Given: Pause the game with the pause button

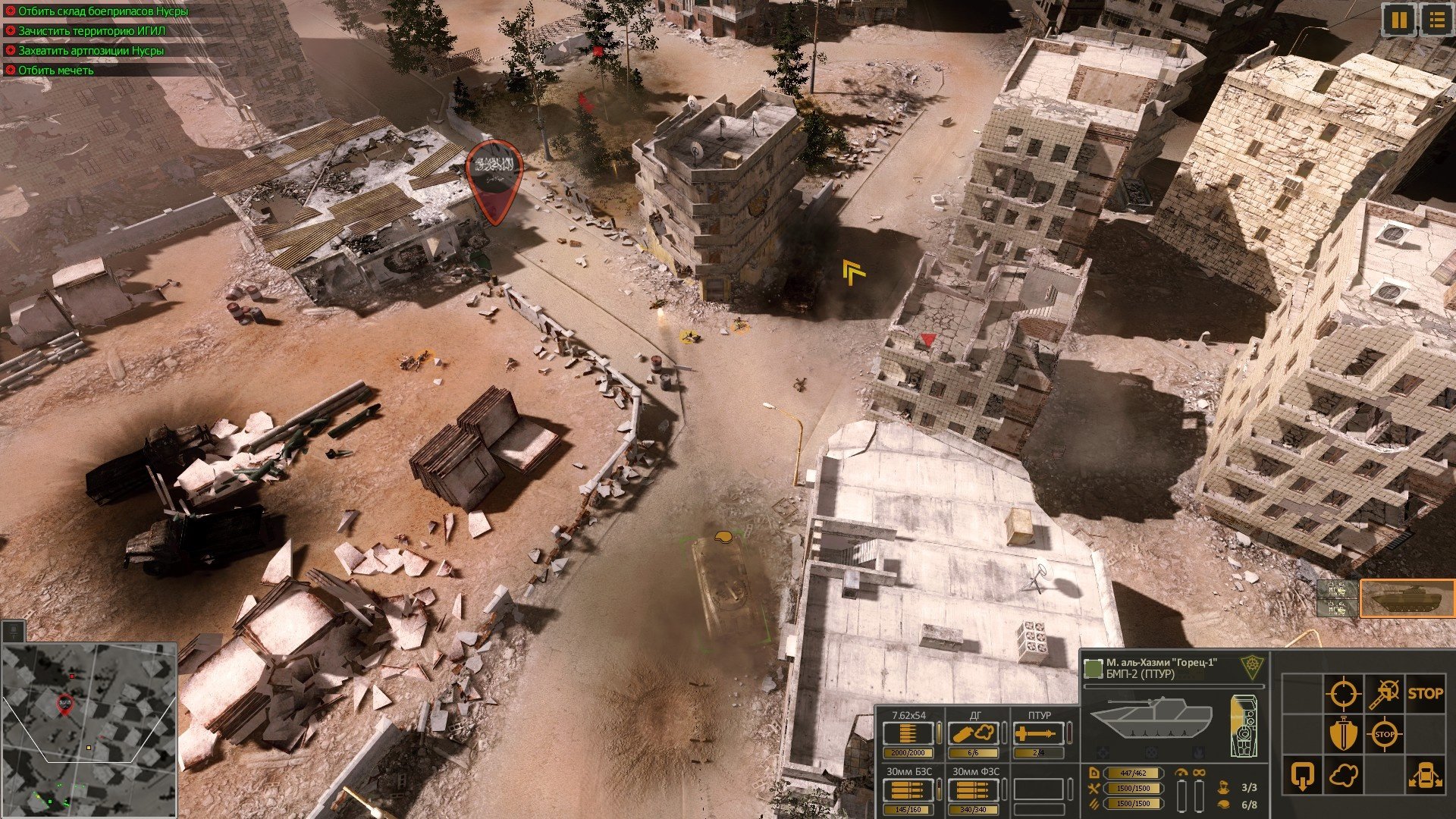Looking at the screenshot, I should tap(1398, 20).
